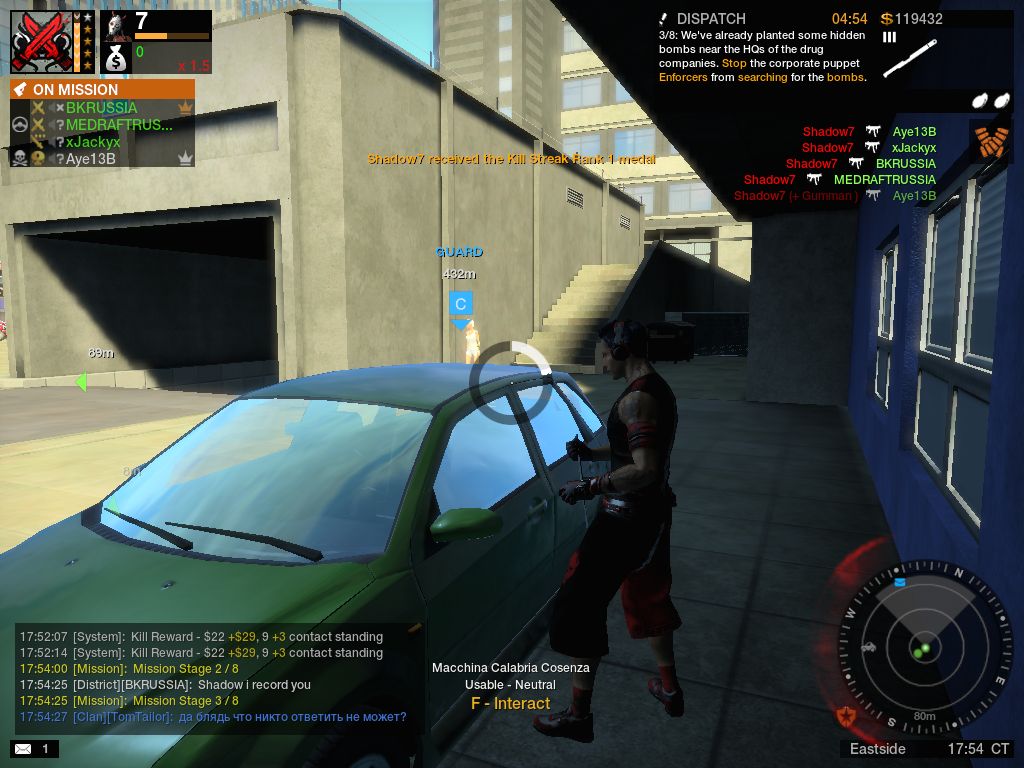Click the orange faction logo icon
Image resolution: width=1024 pixels, height=768 pixels.
990,141
